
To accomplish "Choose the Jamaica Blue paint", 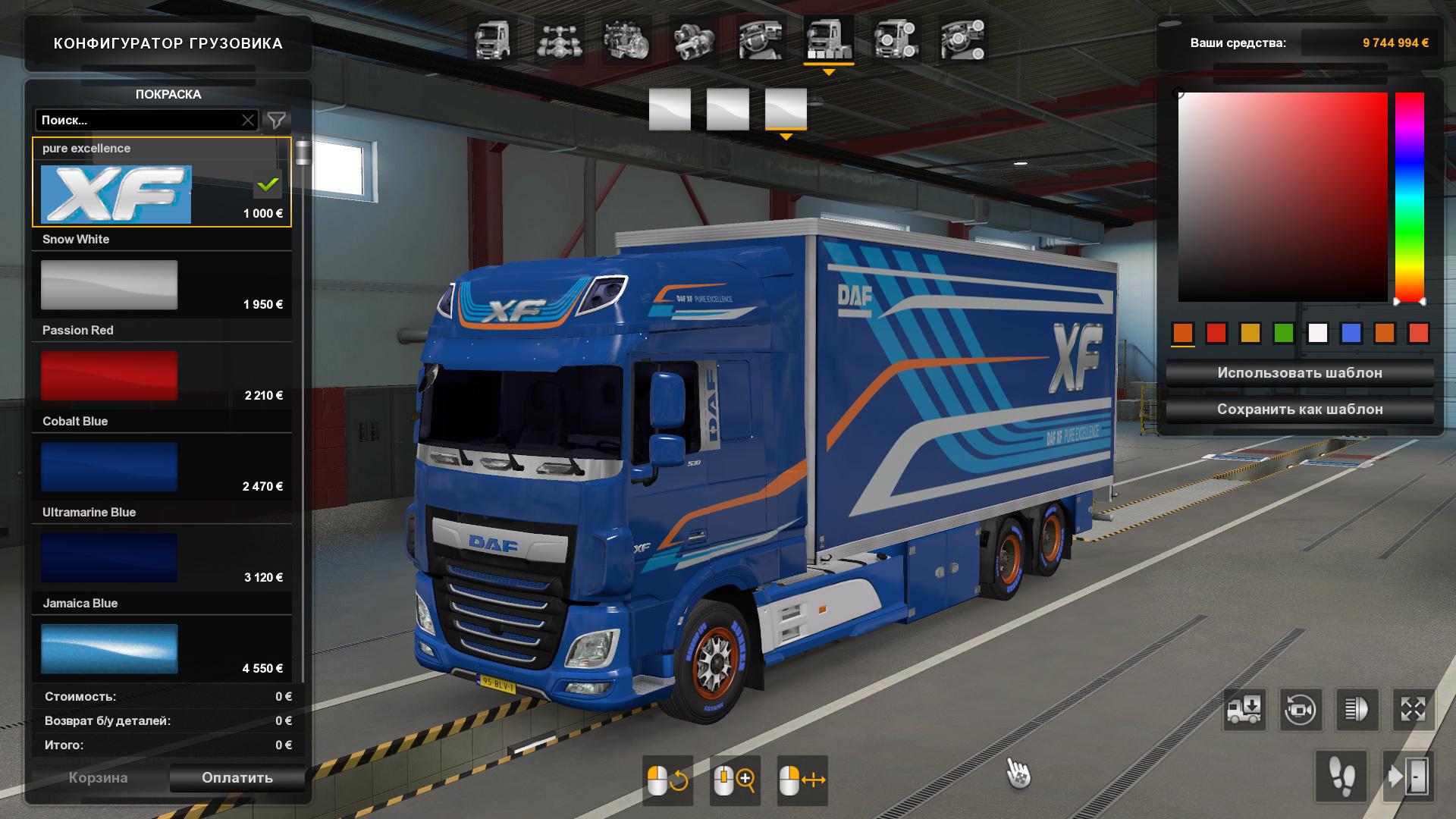I will tap(109, 648).
